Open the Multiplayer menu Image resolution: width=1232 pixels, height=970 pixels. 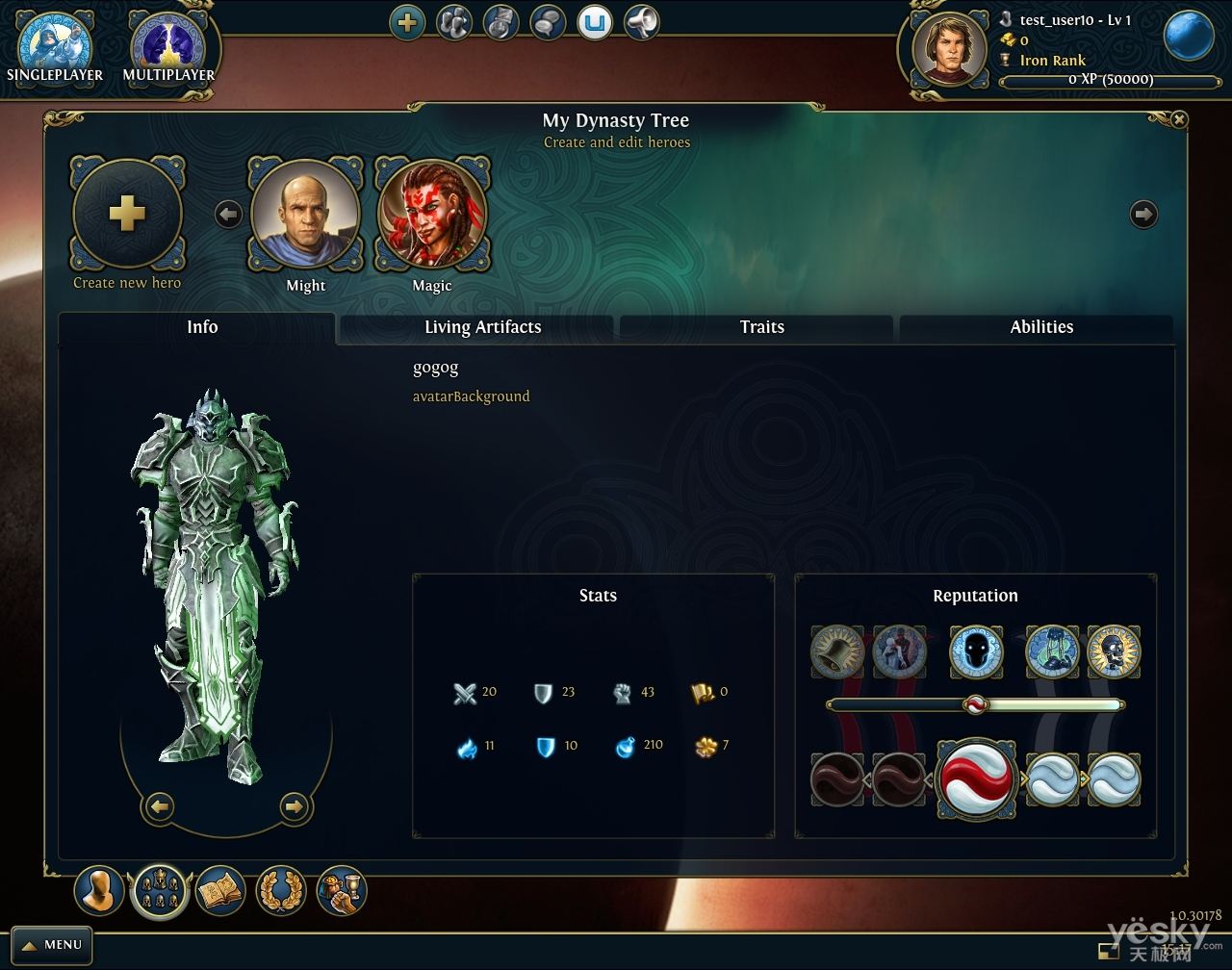pos(168,48)
